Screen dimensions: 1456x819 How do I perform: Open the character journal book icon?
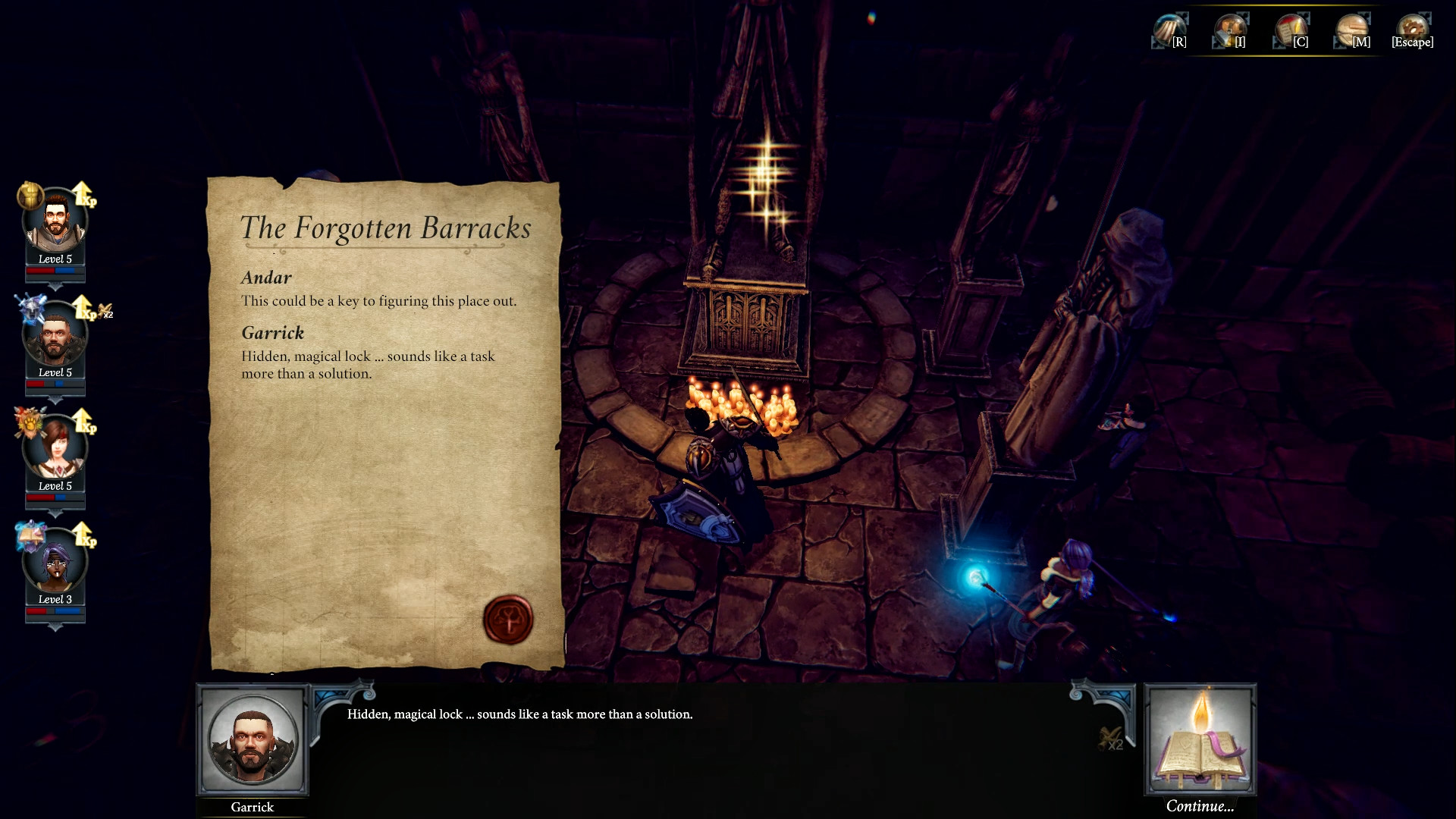(1291, 30)
